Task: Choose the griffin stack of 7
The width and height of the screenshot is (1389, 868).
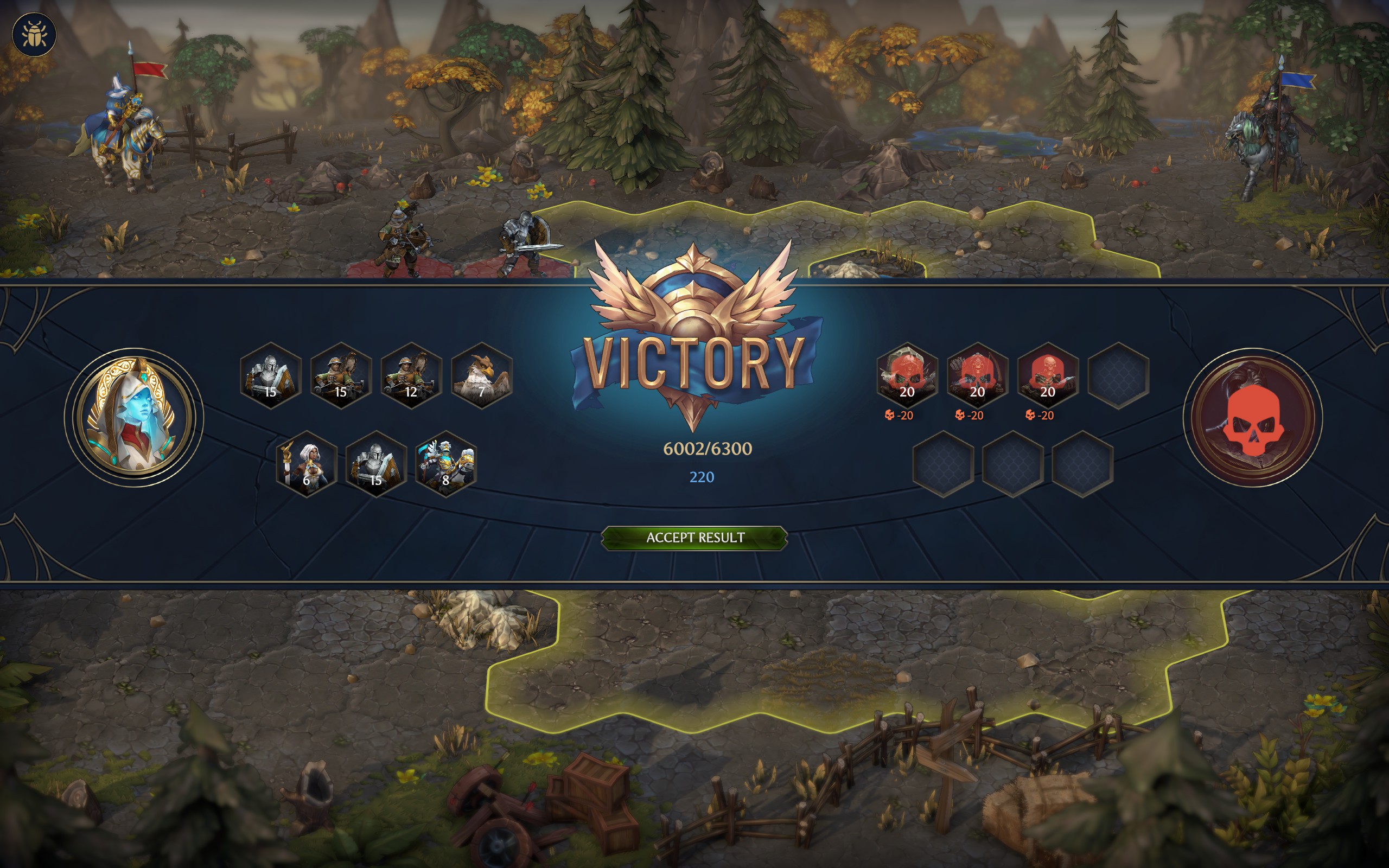Action: [482, 376]
